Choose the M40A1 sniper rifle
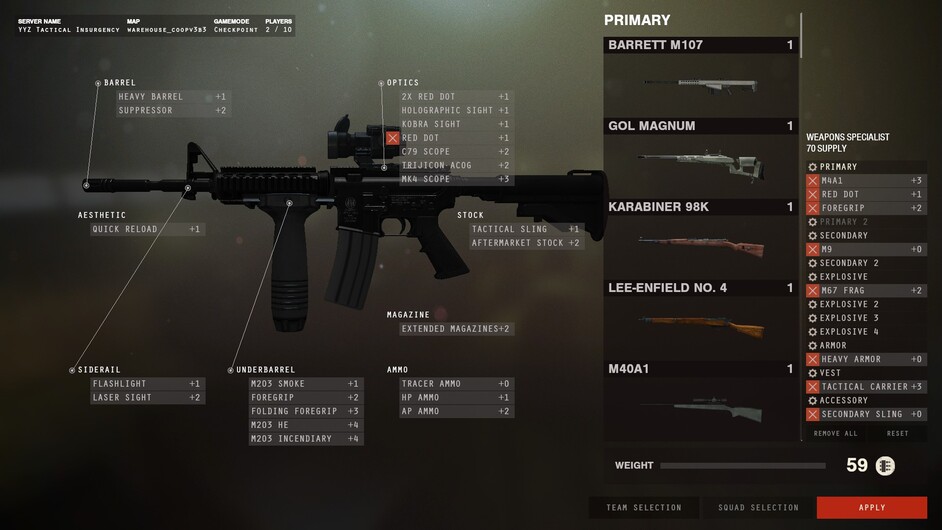 [700, 400]
